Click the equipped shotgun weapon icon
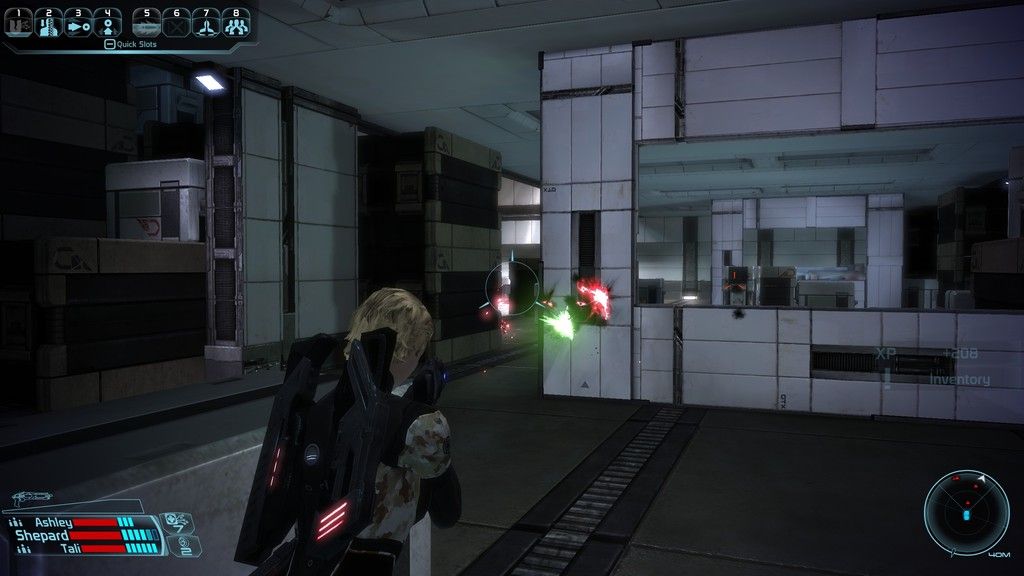The width and height of the screenshot is (1024, 576). click(33, 497)
